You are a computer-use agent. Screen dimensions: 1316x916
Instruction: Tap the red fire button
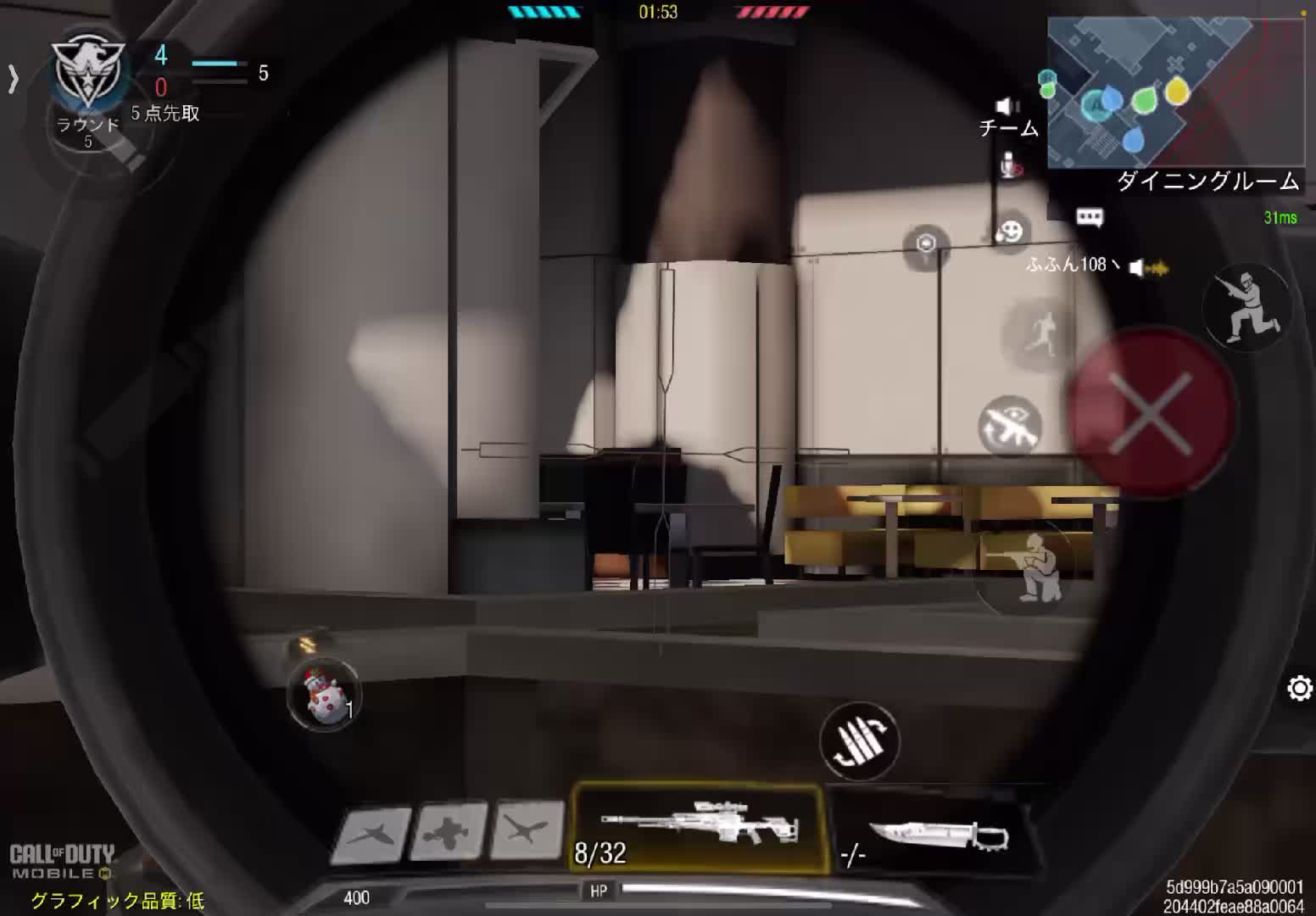point(1149,413)
